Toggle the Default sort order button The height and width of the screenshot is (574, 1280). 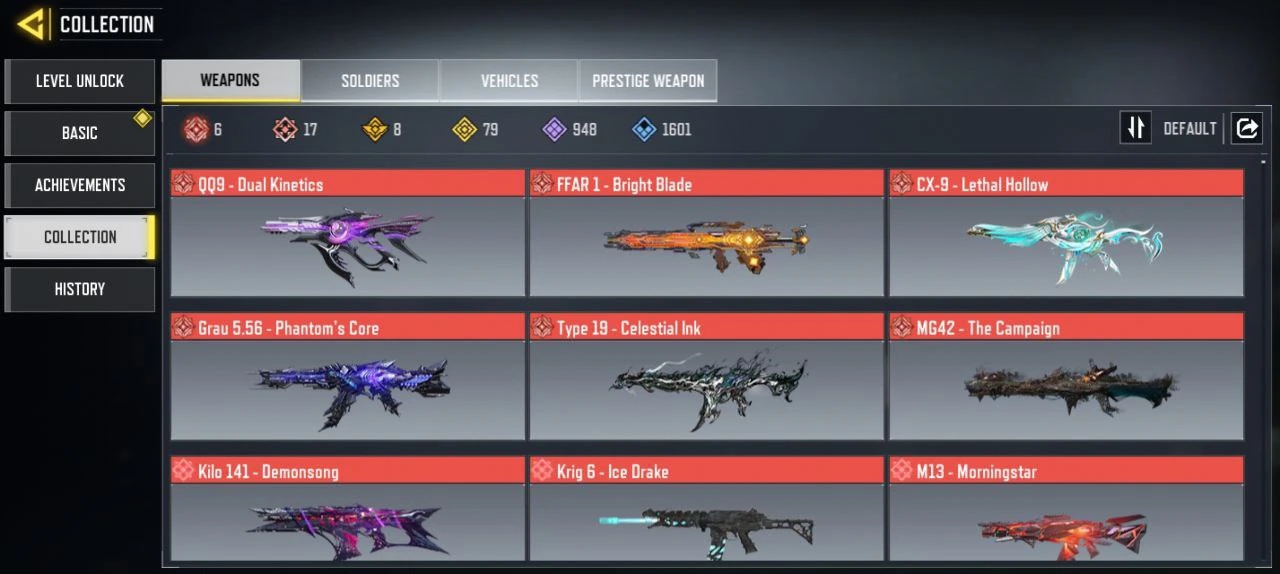pyautogui.click(x=1136, y=128)
